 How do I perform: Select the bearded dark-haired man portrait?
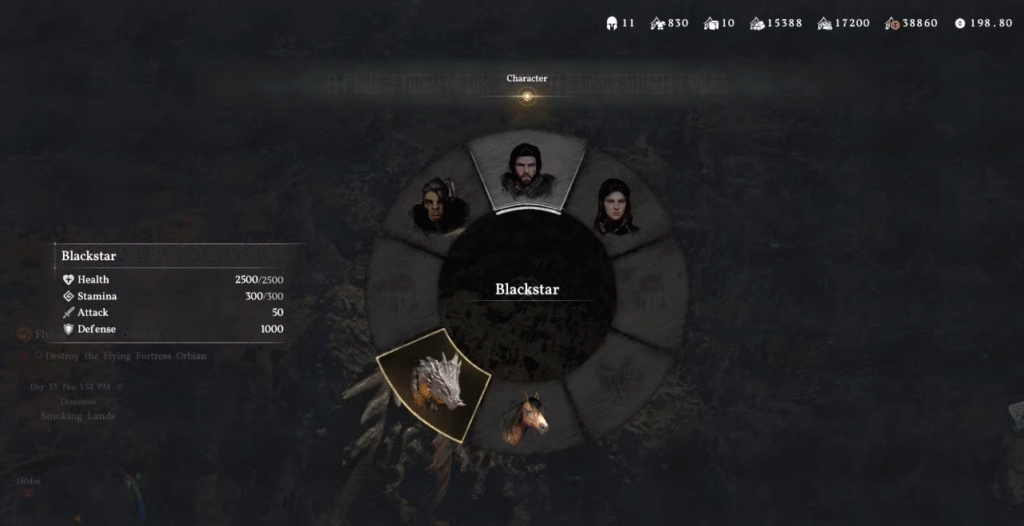click(527, 170)
